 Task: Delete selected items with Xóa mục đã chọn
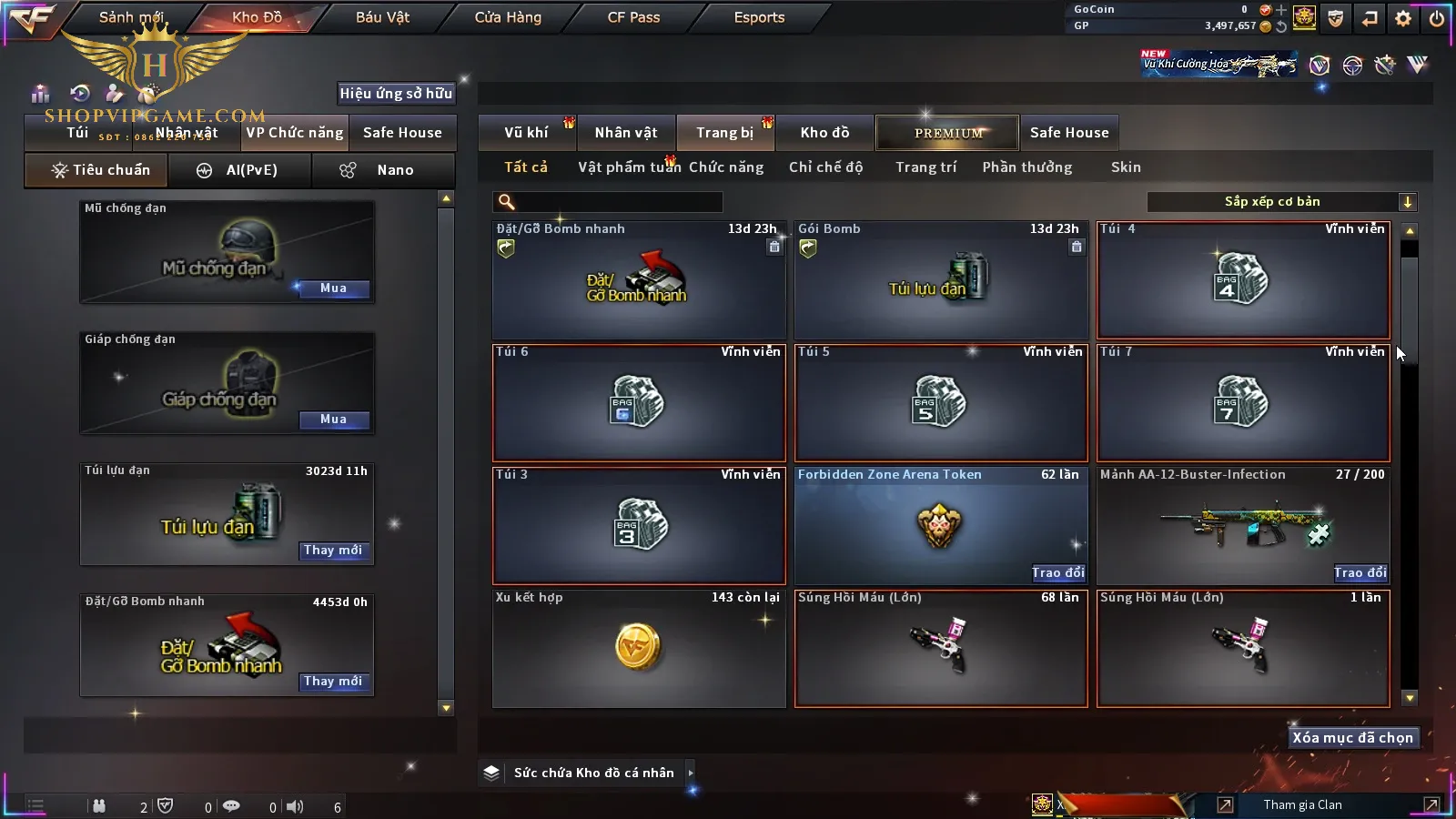(x=1352, y=738)
